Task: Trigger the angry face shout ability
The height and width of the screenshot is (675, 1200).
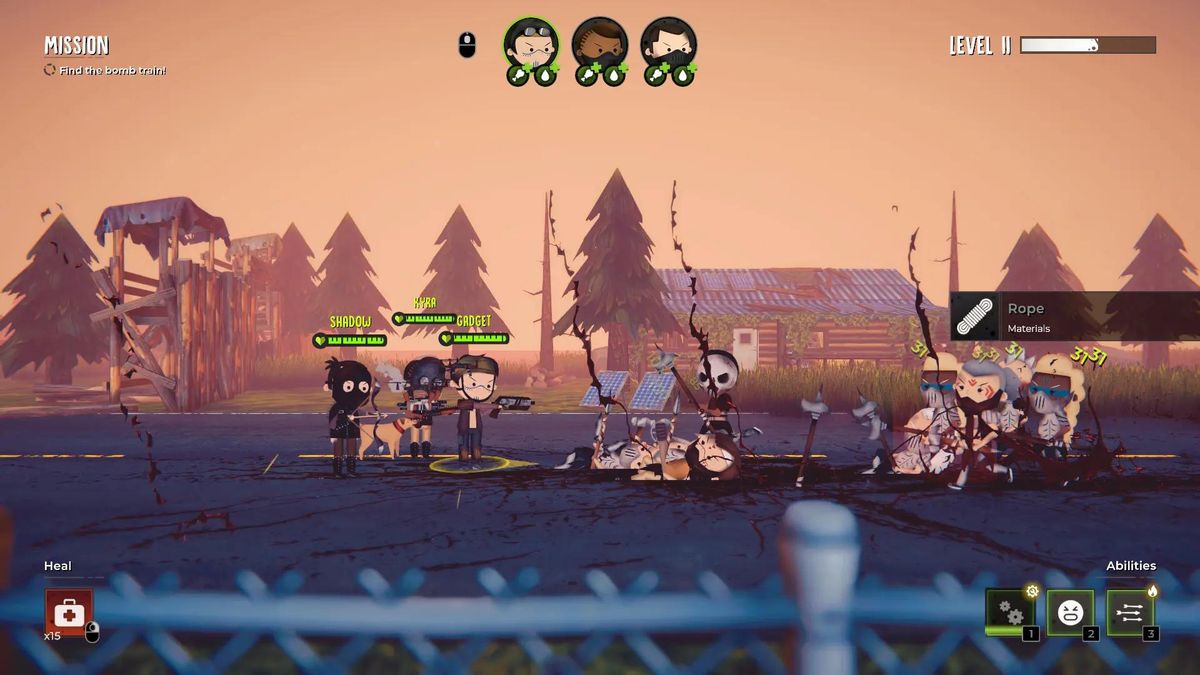Action: 1070,612
